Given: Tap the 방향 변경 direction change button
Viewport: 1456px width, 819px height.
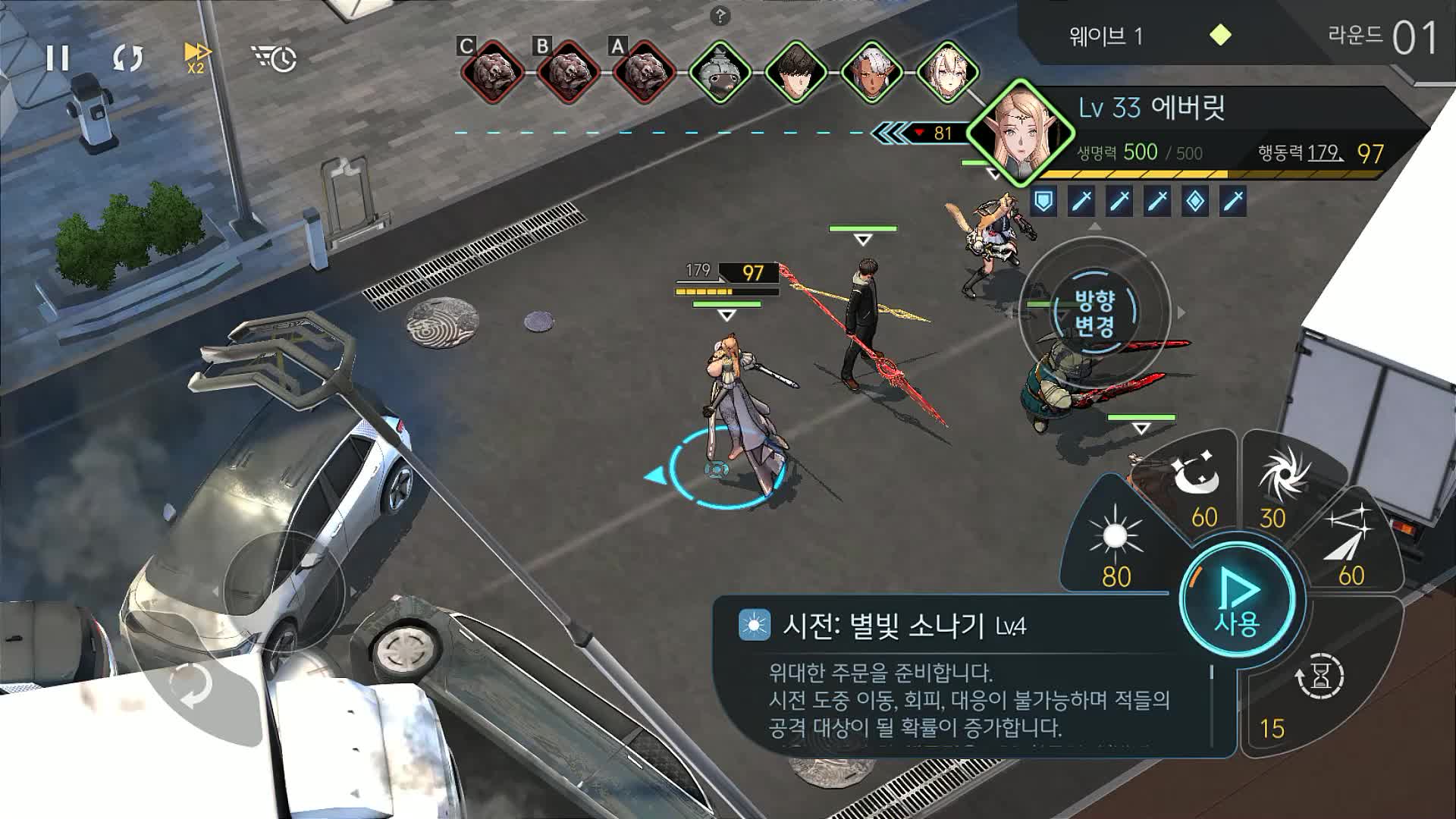Looking at the screenshot, I should 1094,313.
